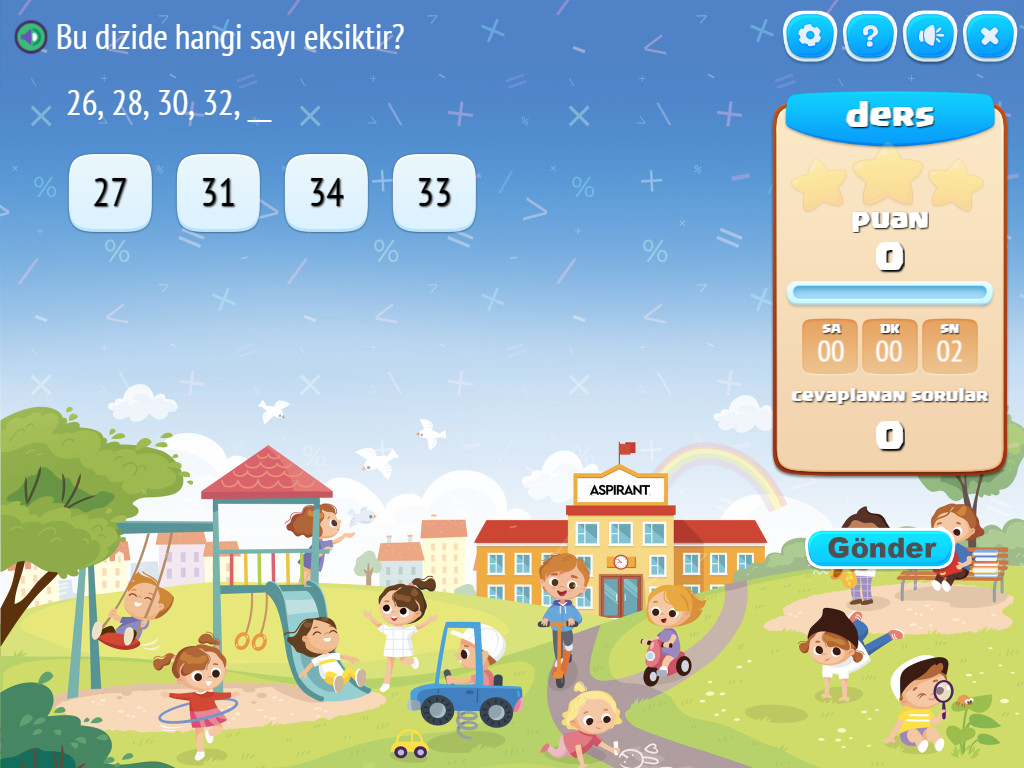
Task: Click the answer tile showing 33
Action: tap(434, 192)
